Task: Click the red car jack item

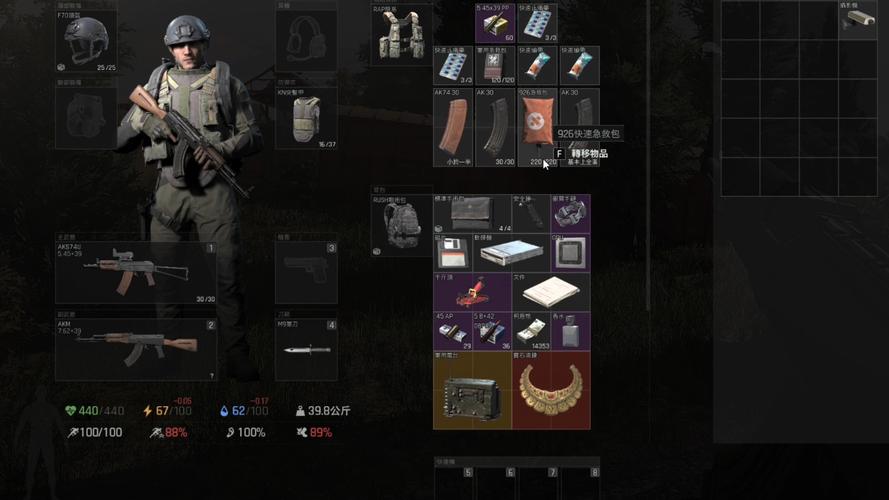Action: 472,292
